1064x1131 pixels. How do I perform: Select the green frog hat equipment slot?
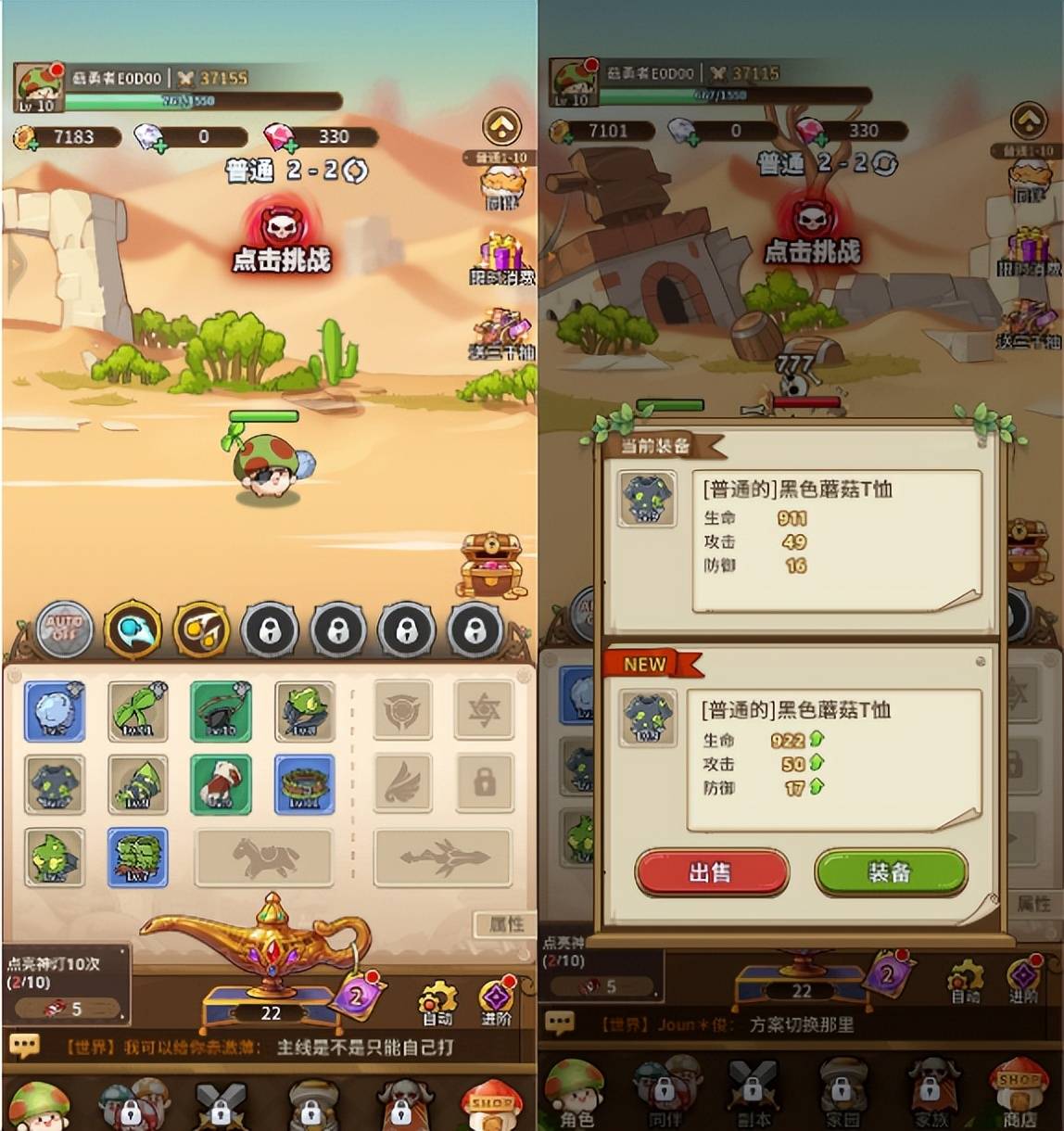(x=304, y=711)
